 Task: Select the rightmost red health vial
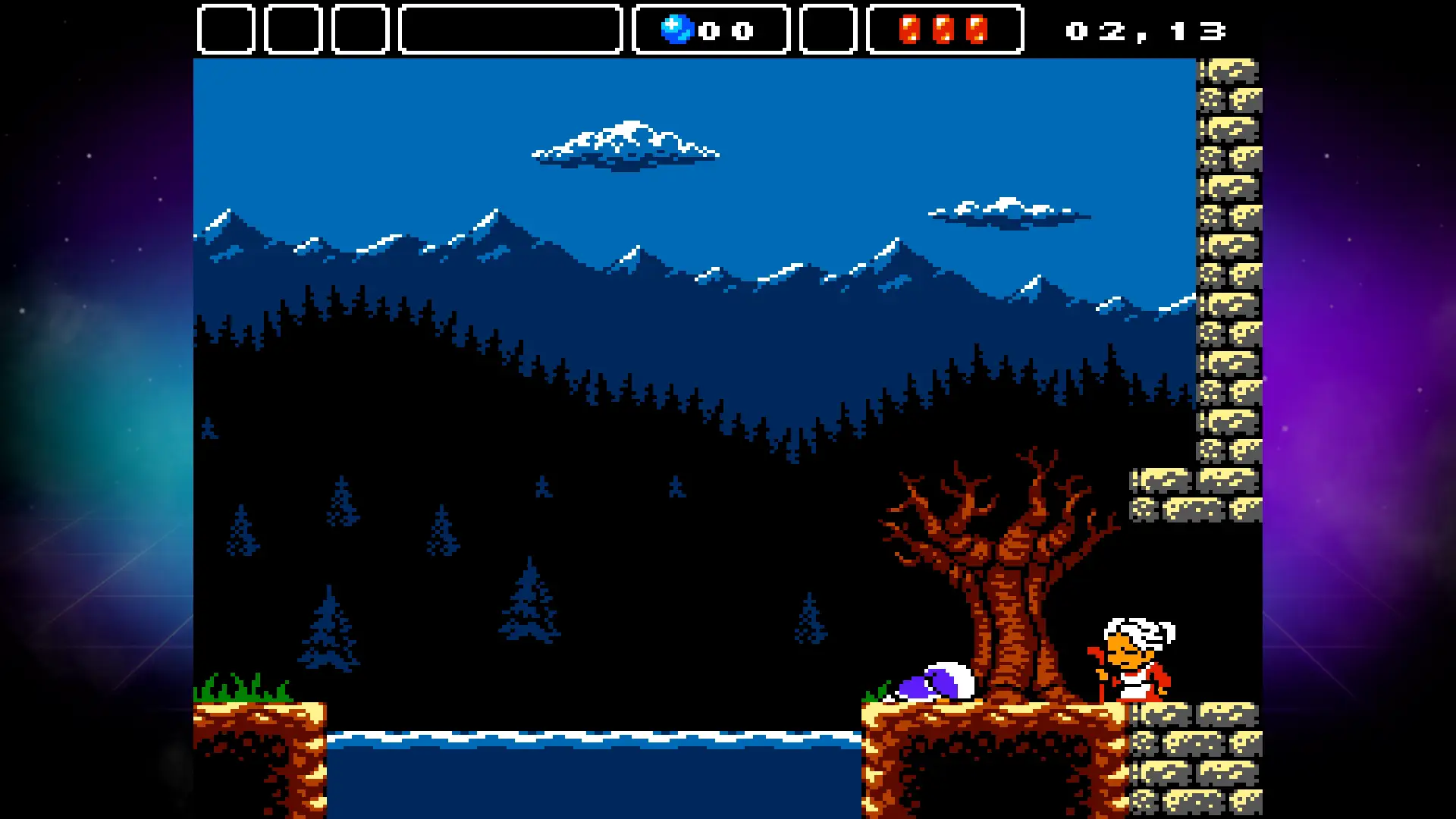(977, 30)
